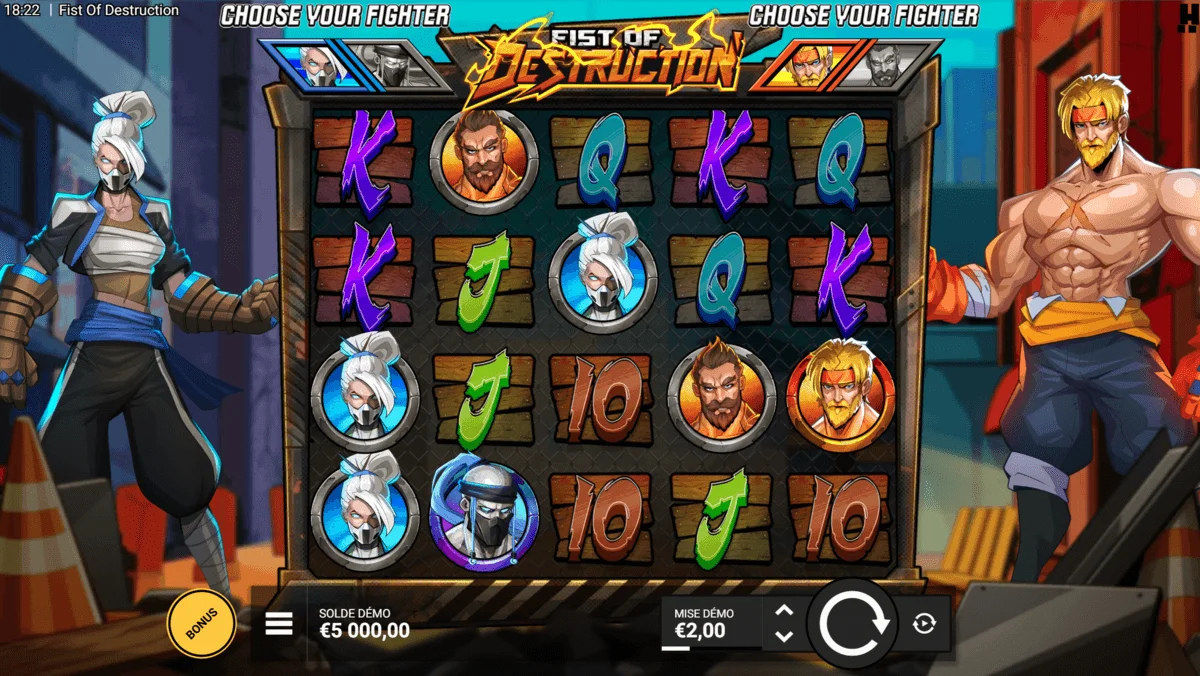This screenshot has height=676, width=1200.
Task: Choose the white-haired masked fighter portrait in top bar
Action: pos(319,66)
